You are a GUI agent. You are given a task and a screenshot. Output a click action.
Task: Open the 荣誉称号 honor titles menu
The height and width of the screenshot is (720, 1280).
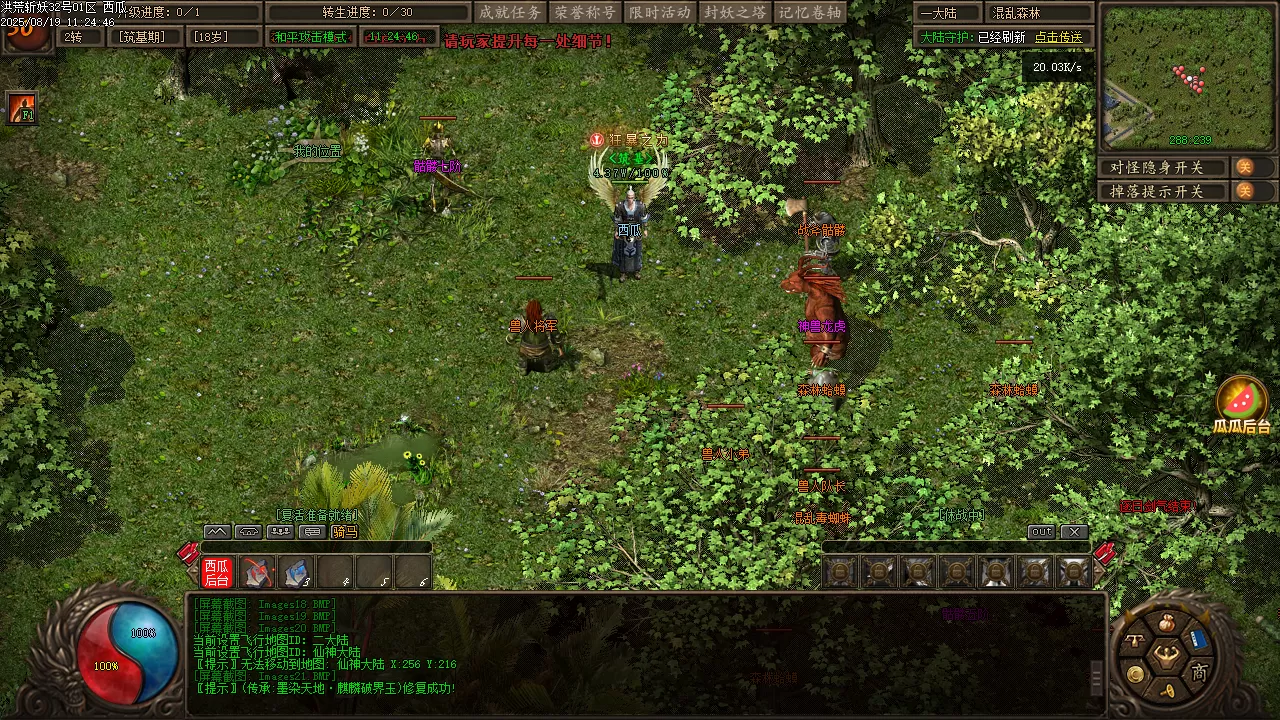[585, 12]
